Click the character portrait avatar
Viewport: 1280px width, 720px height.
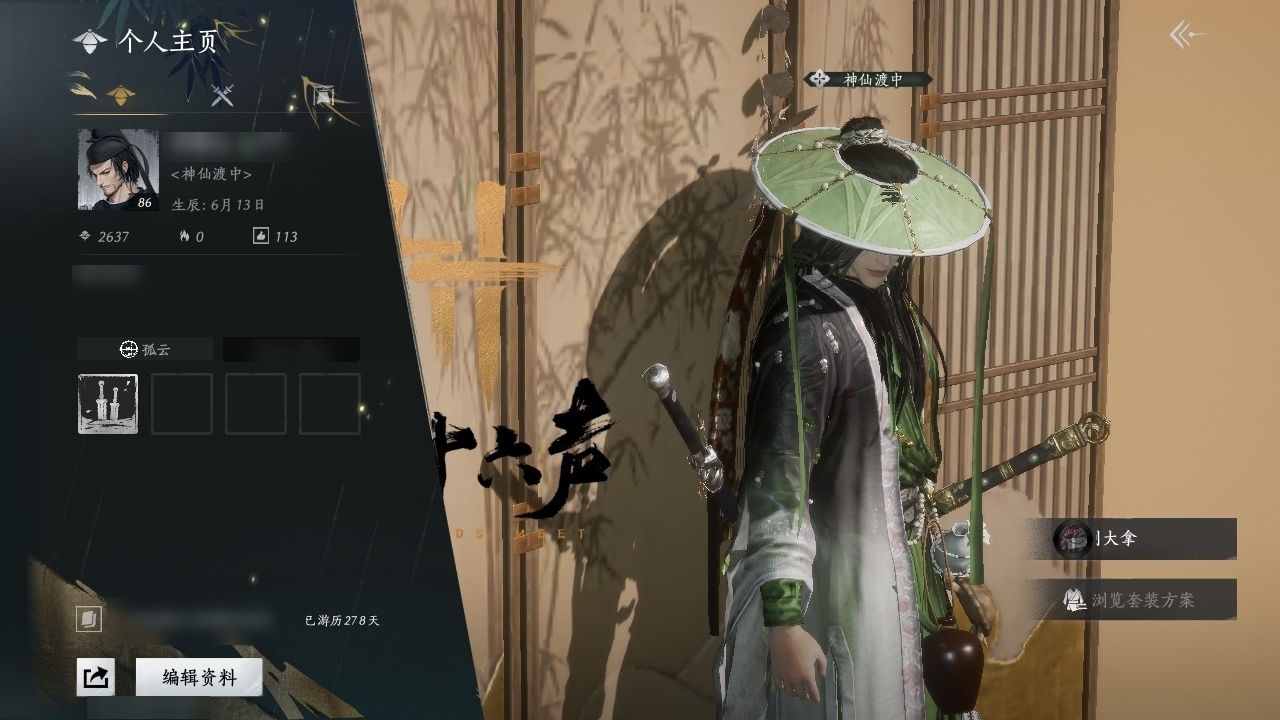click(118, 170)
